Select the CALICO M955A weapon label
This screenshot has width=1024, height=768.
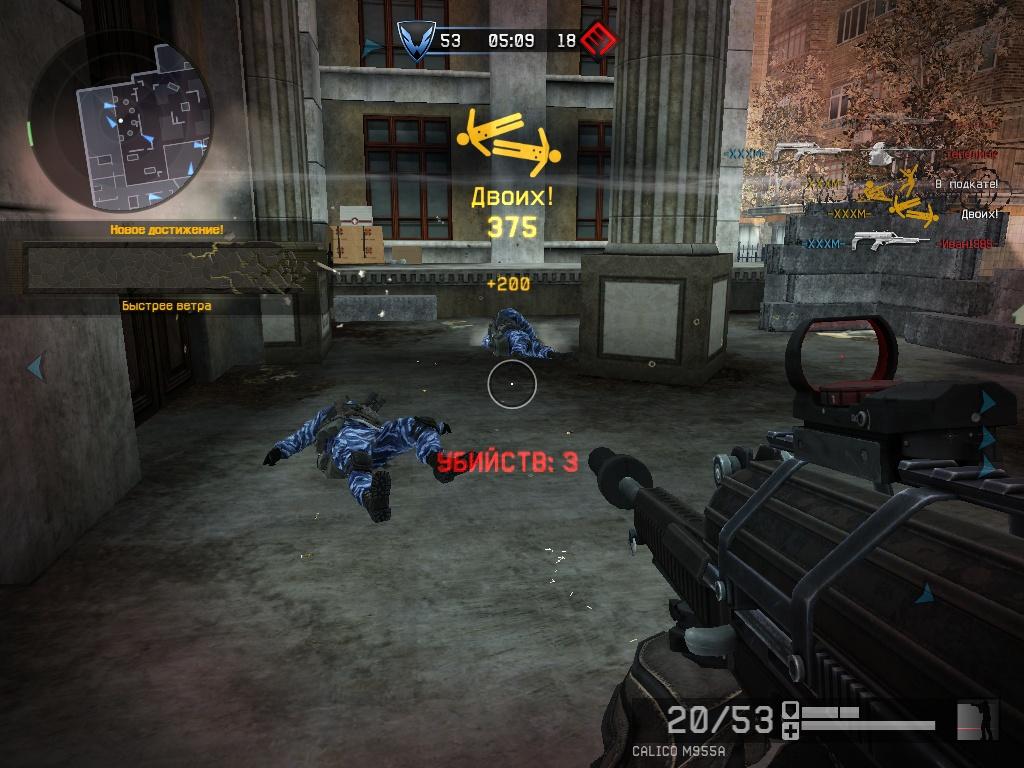click(x=678, y=750)
